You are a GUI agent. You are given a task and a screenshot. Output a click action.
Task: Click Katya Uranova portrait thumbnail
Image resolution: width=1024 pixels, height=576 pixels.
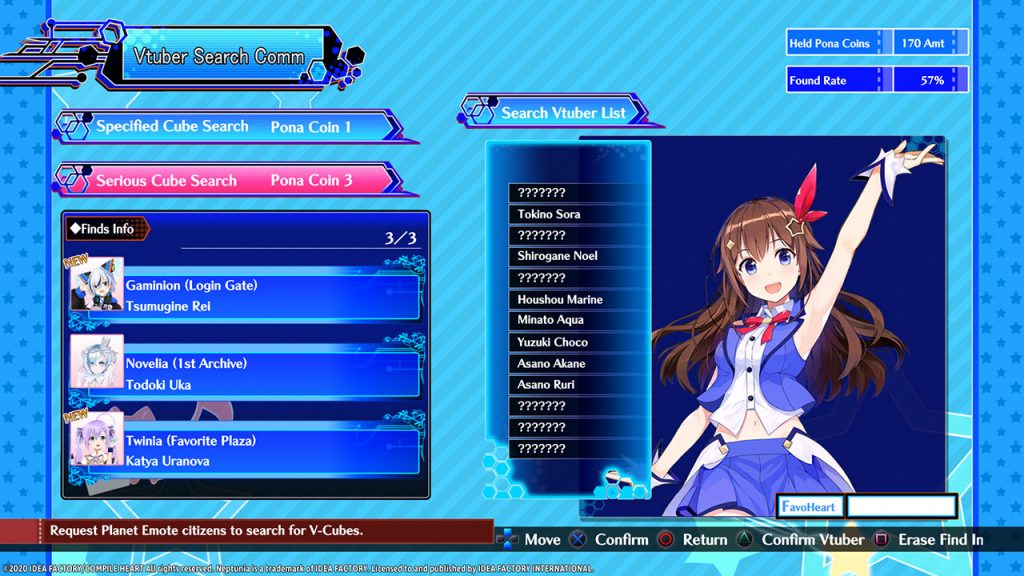tap(97, 440)
